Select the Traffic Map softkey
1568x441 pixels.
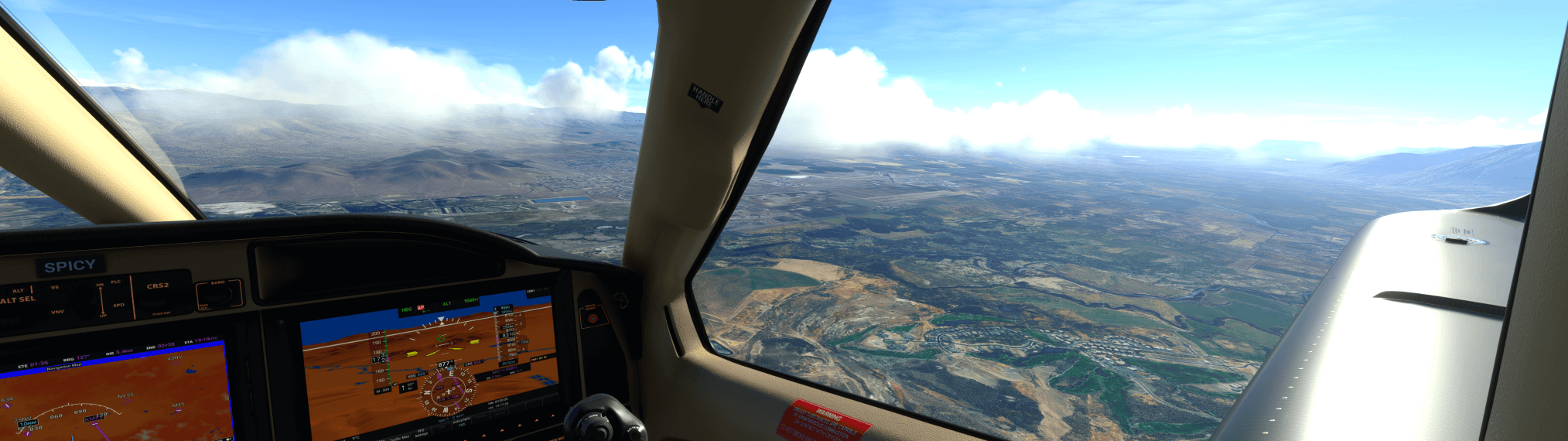[399, 438]
